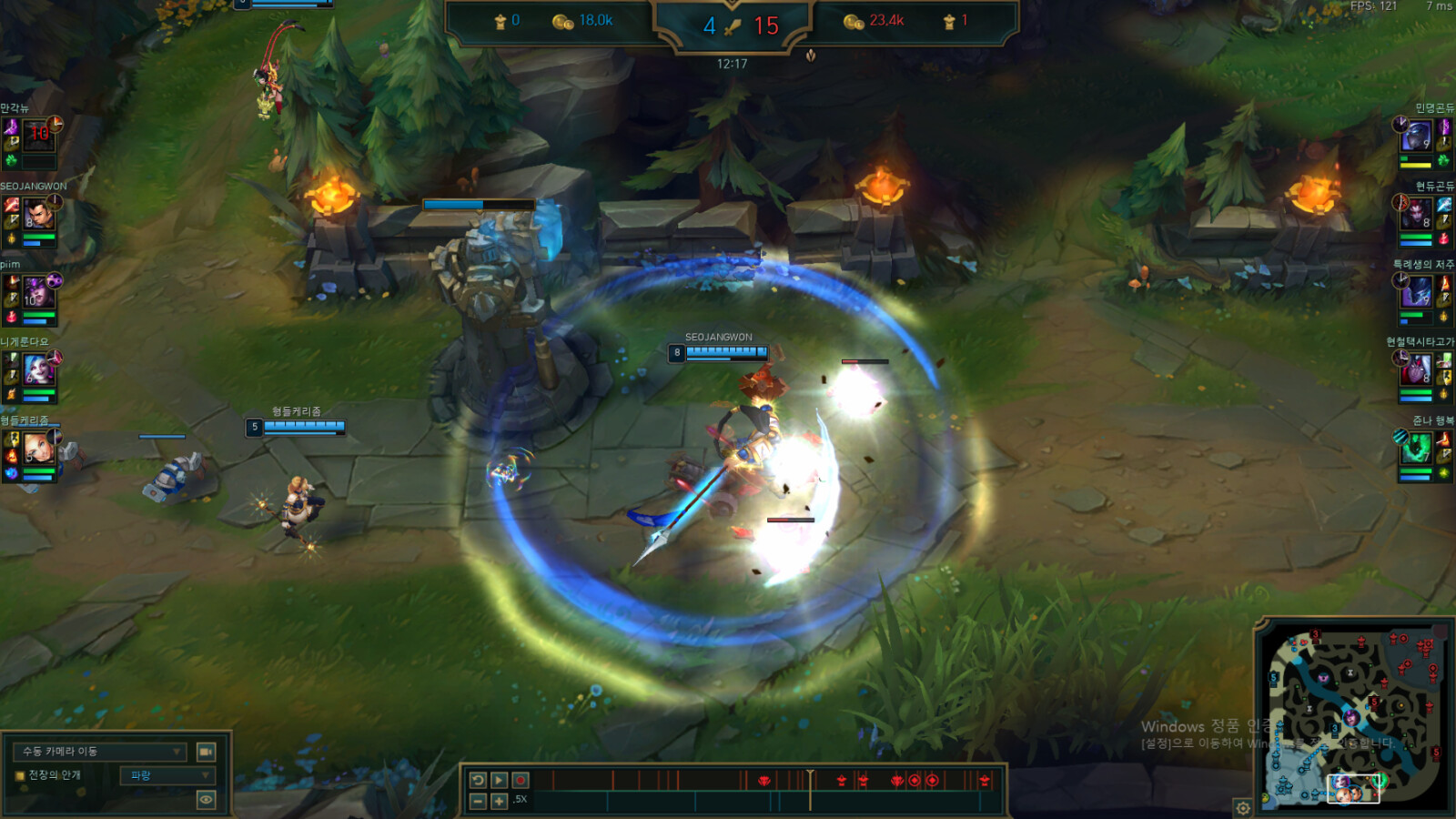Select 민령곤듀's champion portrait
1456x819 pixels.
click(1416, 136)
